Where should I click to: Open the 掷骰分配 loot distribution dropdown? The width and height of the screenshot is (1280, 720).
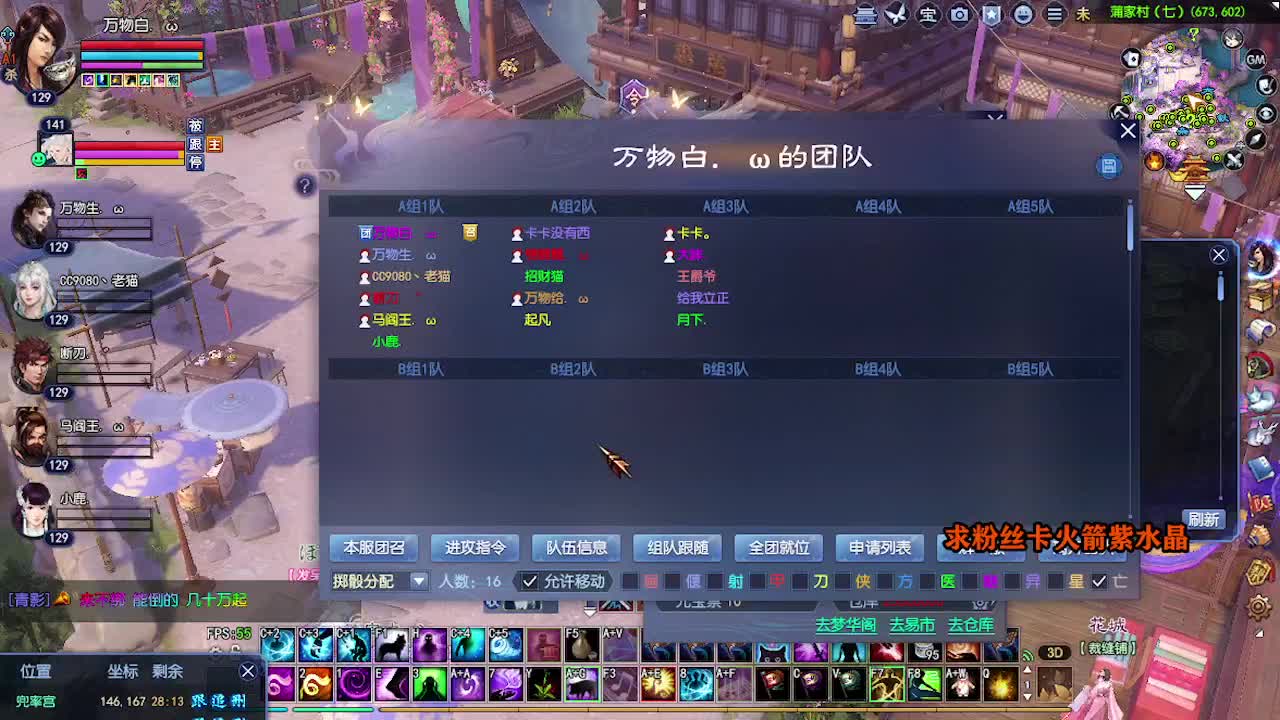click(x=419, y=581)
